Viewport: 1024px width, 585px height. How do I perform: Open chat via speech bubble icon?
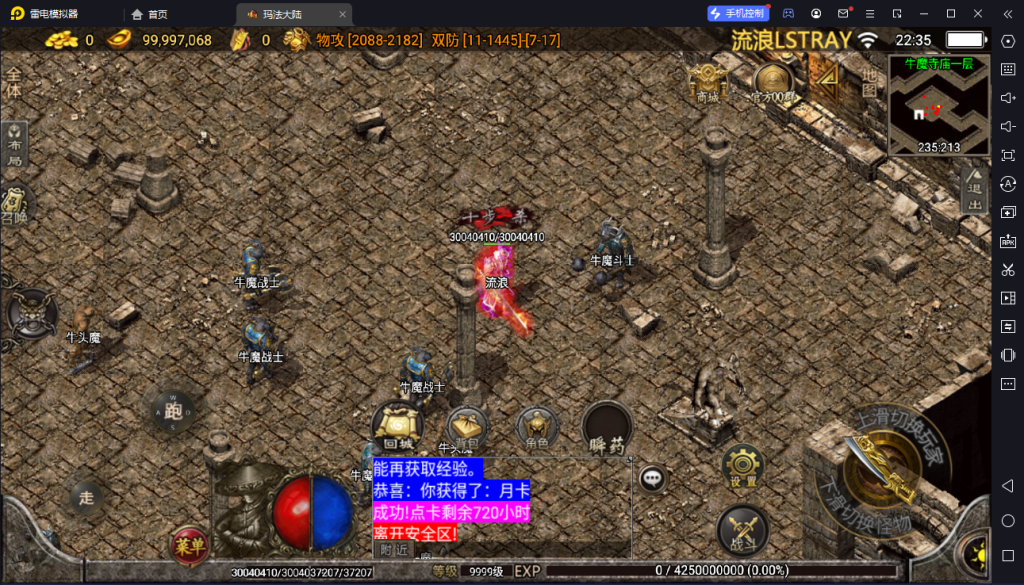click(x=653, y=479)
